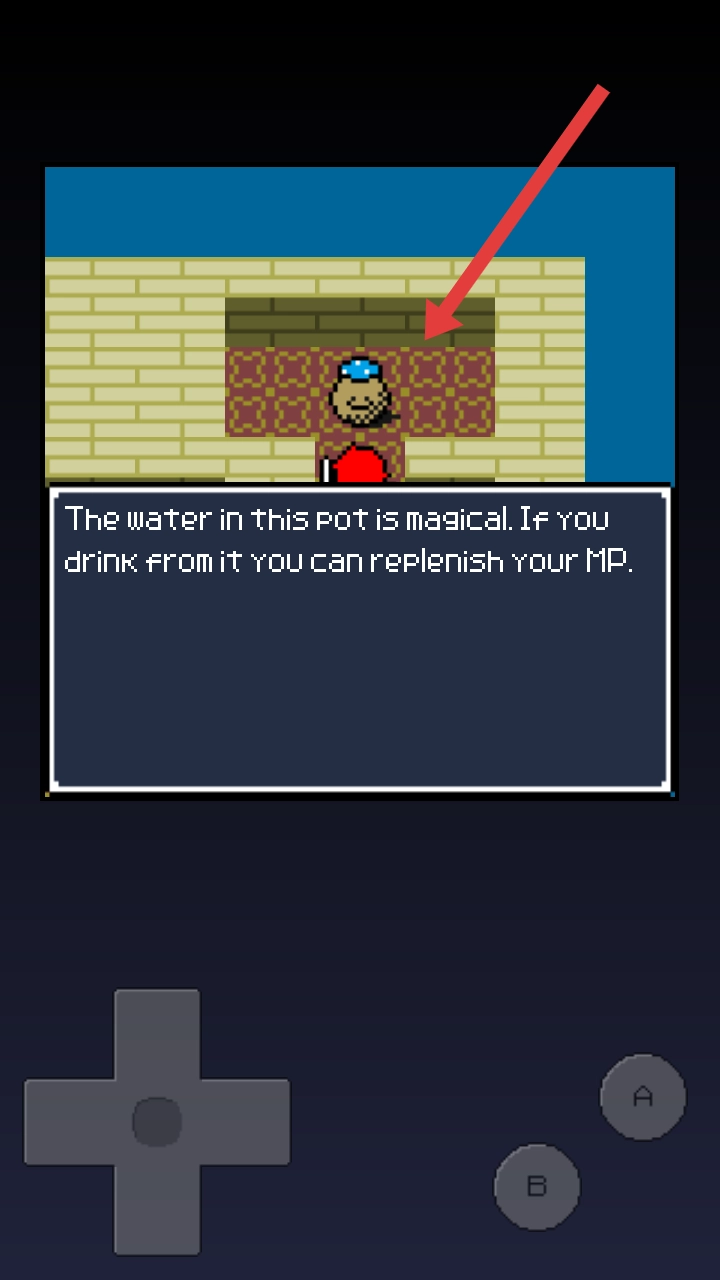The image size is (720, 1280).
Task: Tap the round B button
Action: (x=537, y=1187)
